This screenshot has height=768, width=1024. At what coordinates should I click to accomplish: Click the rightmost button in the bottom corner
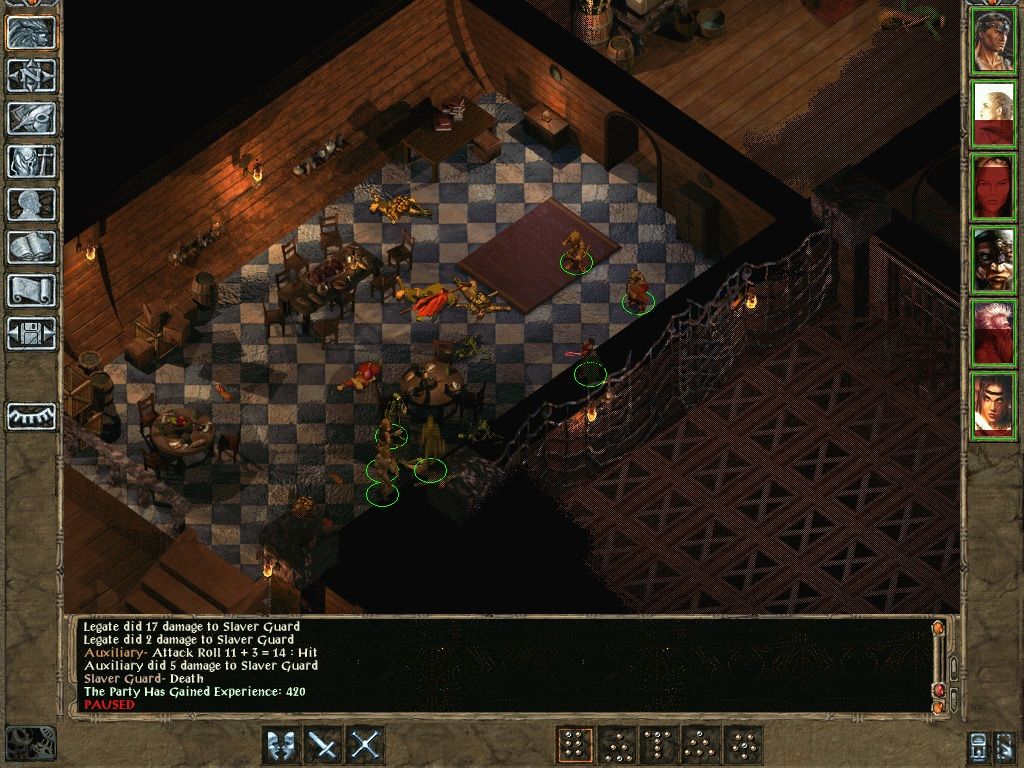click(x=1007, y=745)
